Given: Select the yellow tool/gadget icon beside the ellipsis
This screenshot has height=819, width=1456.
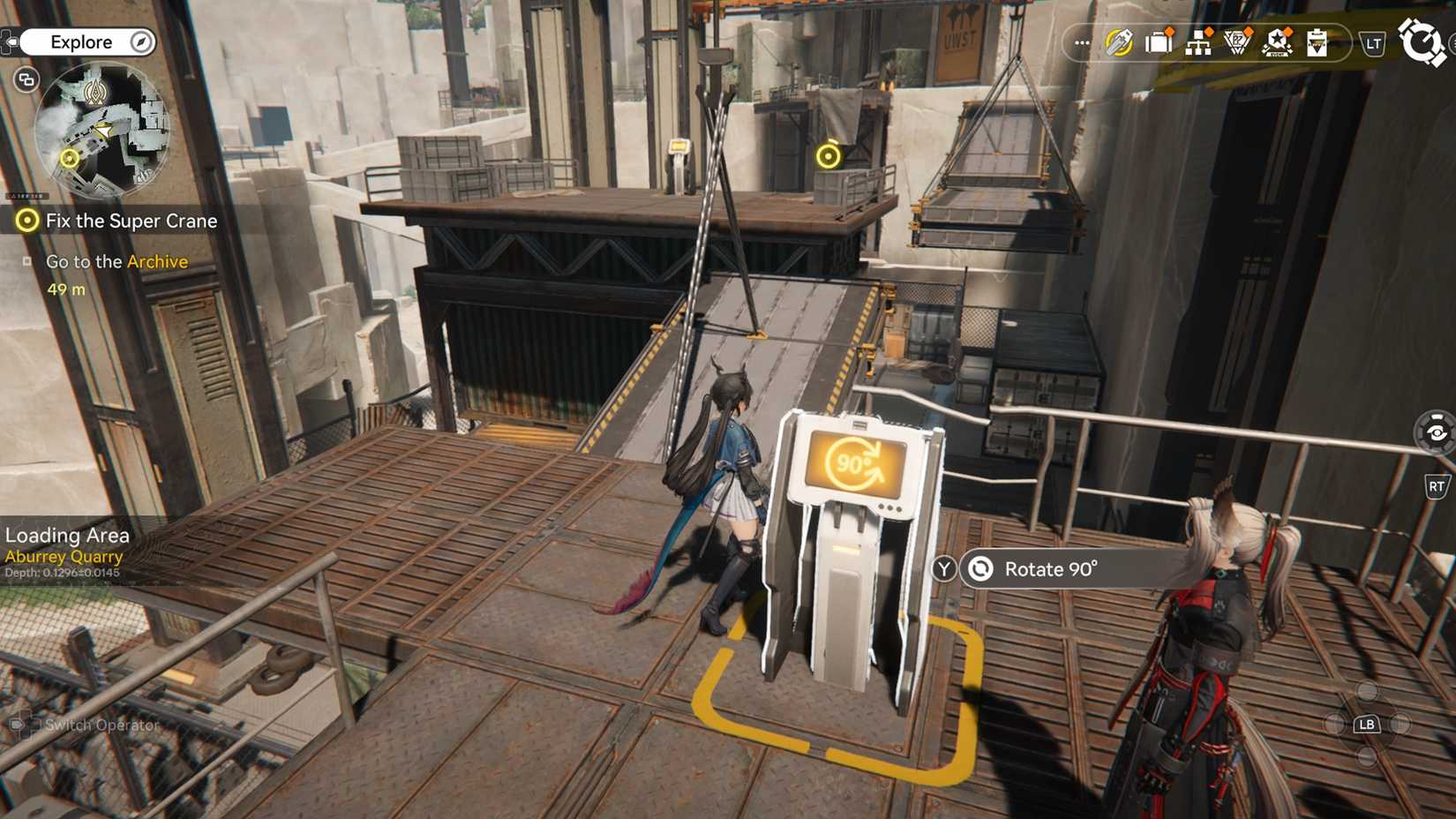Looking at the screenshot, I should 1118,41.
